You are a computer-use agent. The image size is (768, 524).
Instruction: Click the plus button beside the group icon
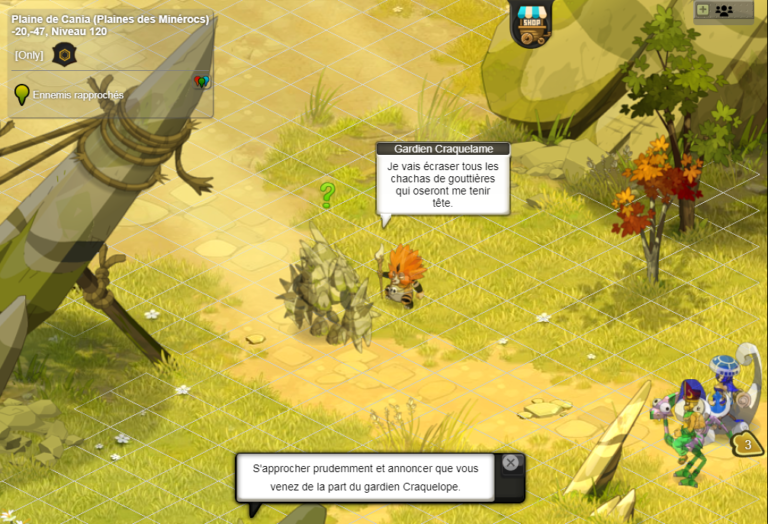pos(702,10)
